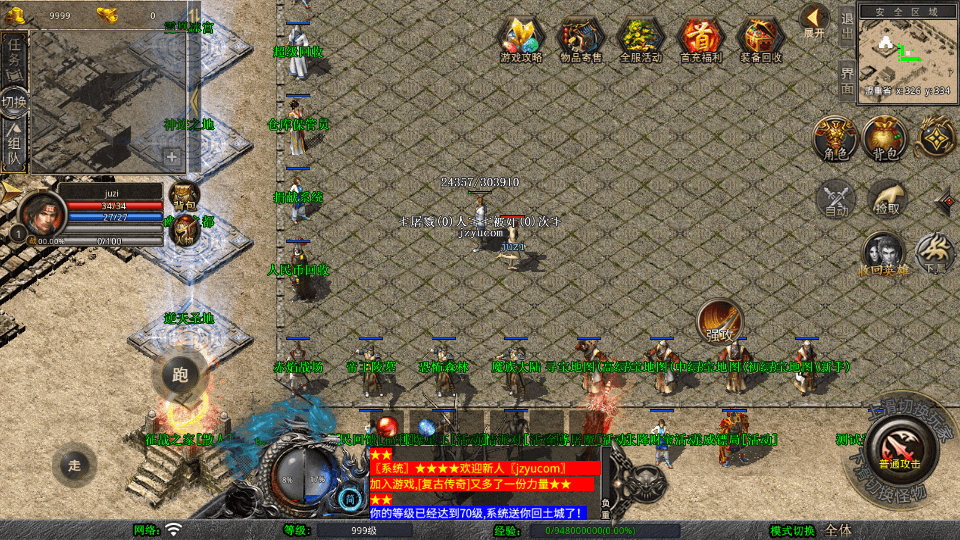Switch to 跑 run mode

coord(180,376)
